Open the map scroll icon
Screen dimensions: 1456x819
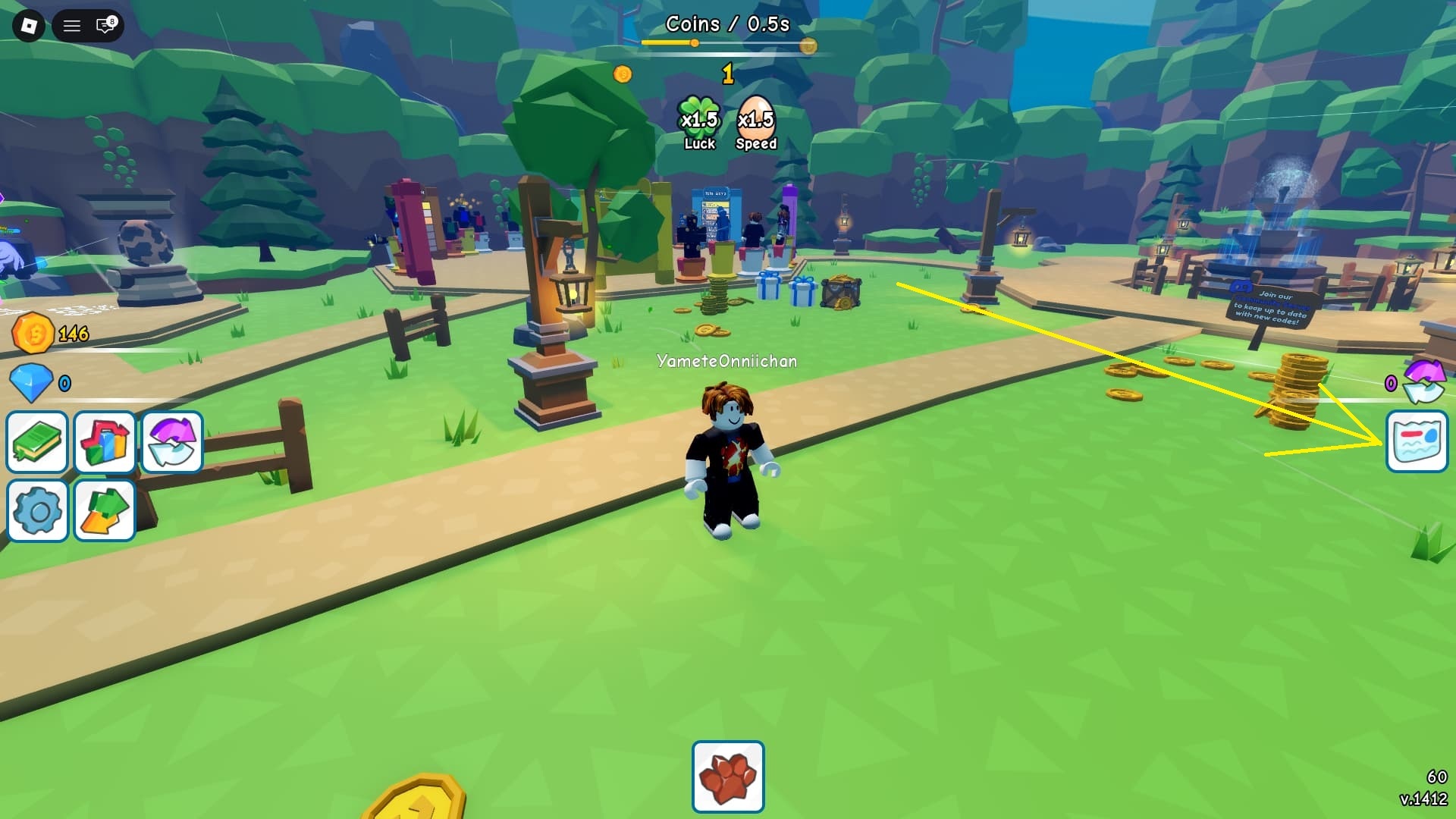pos(1417,442)
